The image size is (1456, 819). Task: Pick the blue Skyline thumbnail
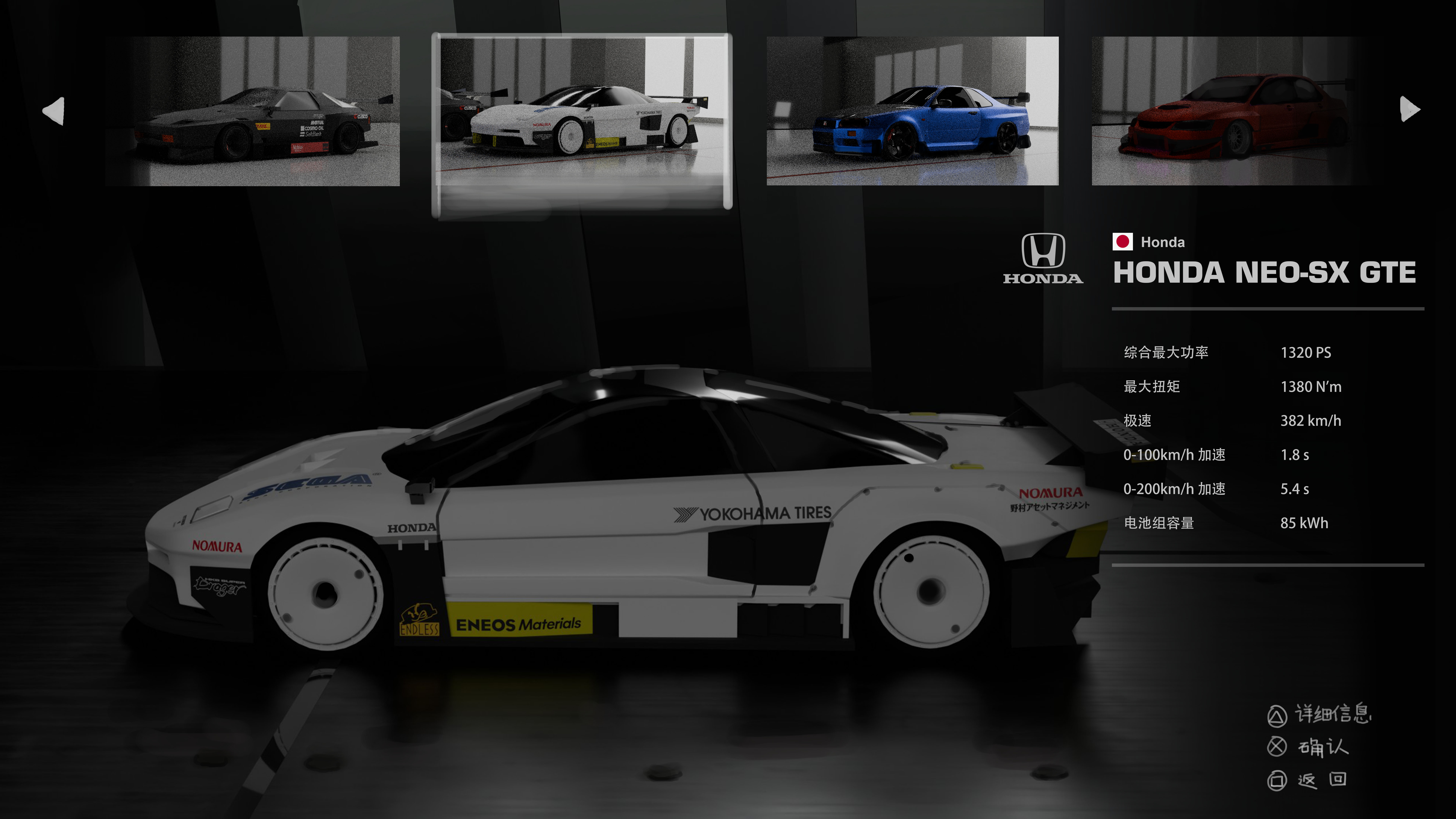(x=912, y=111)
